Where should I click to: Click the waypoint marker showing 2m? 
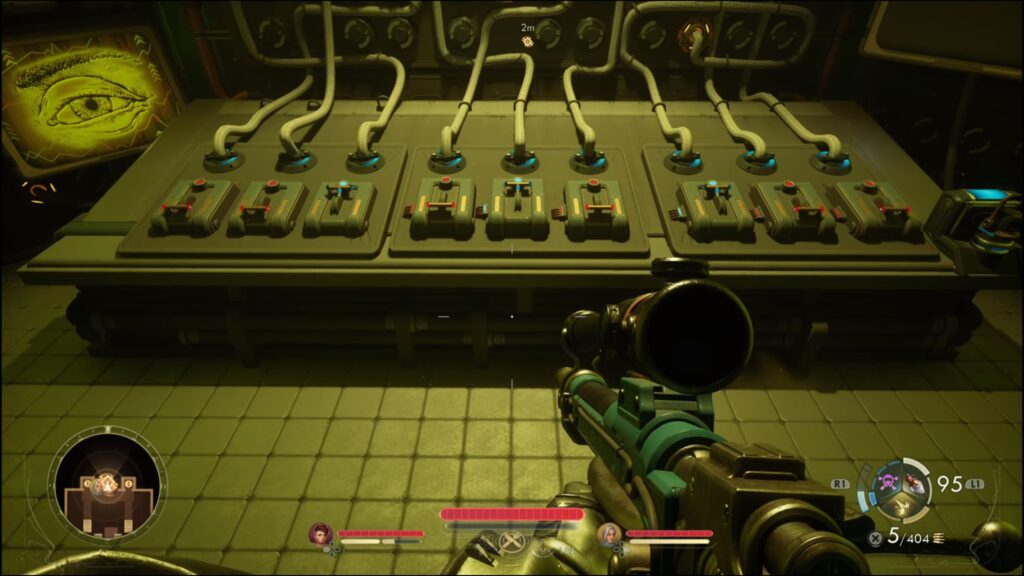click(x=527, y=42)
